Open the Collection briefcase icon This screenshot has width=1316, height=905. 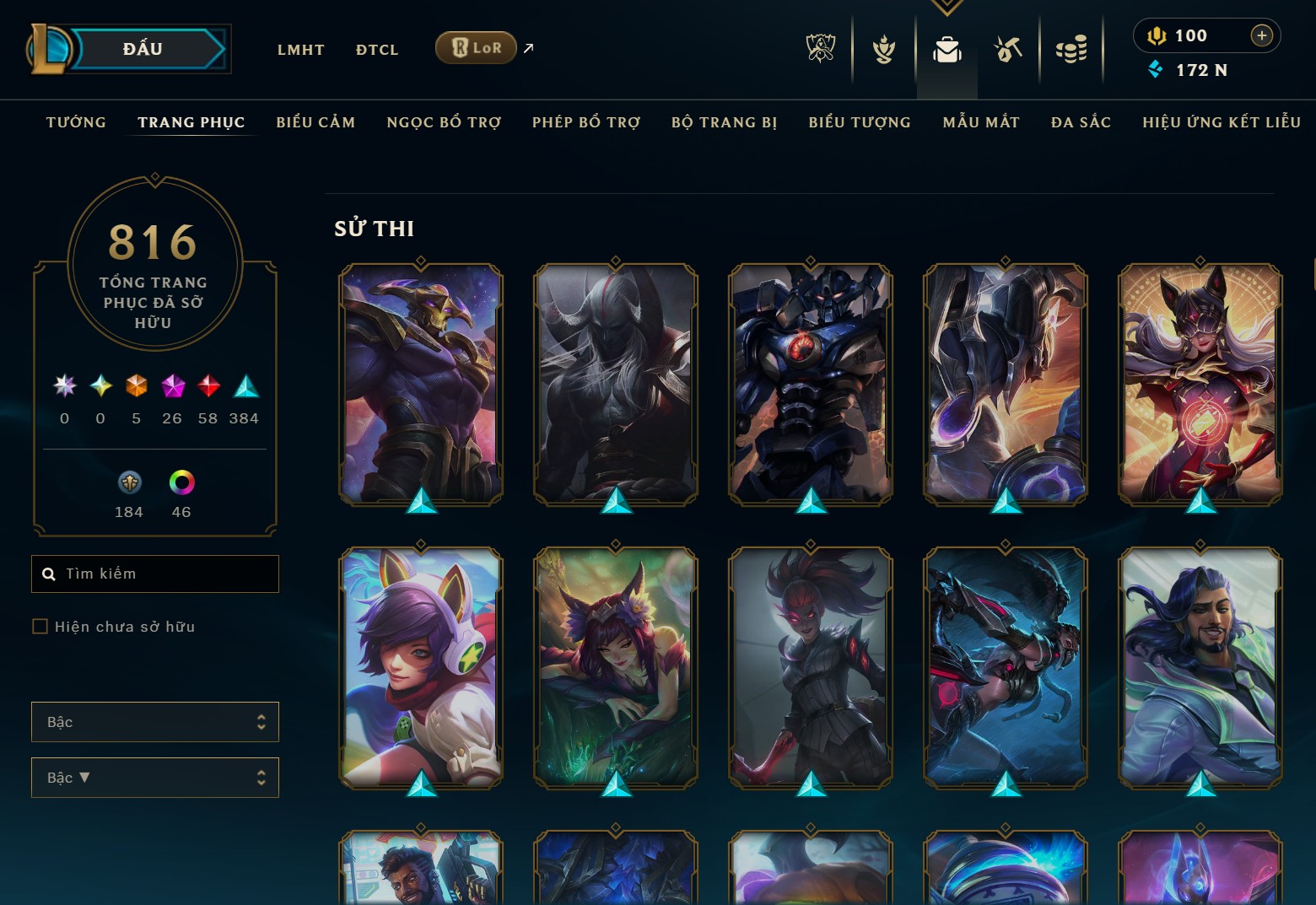tap(947, 50)
